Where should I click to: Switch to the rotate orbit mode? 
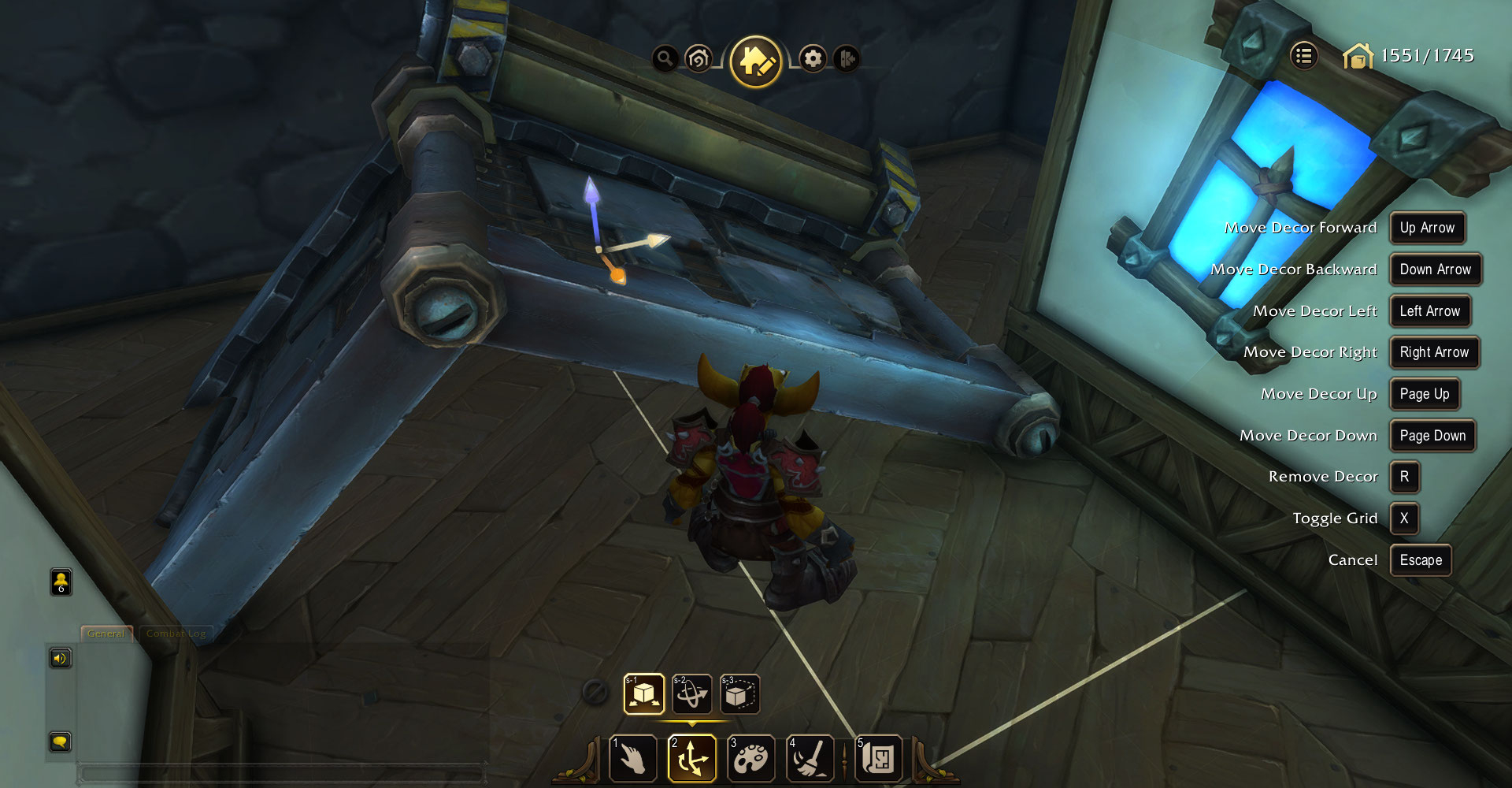click(x=692, y=694)
